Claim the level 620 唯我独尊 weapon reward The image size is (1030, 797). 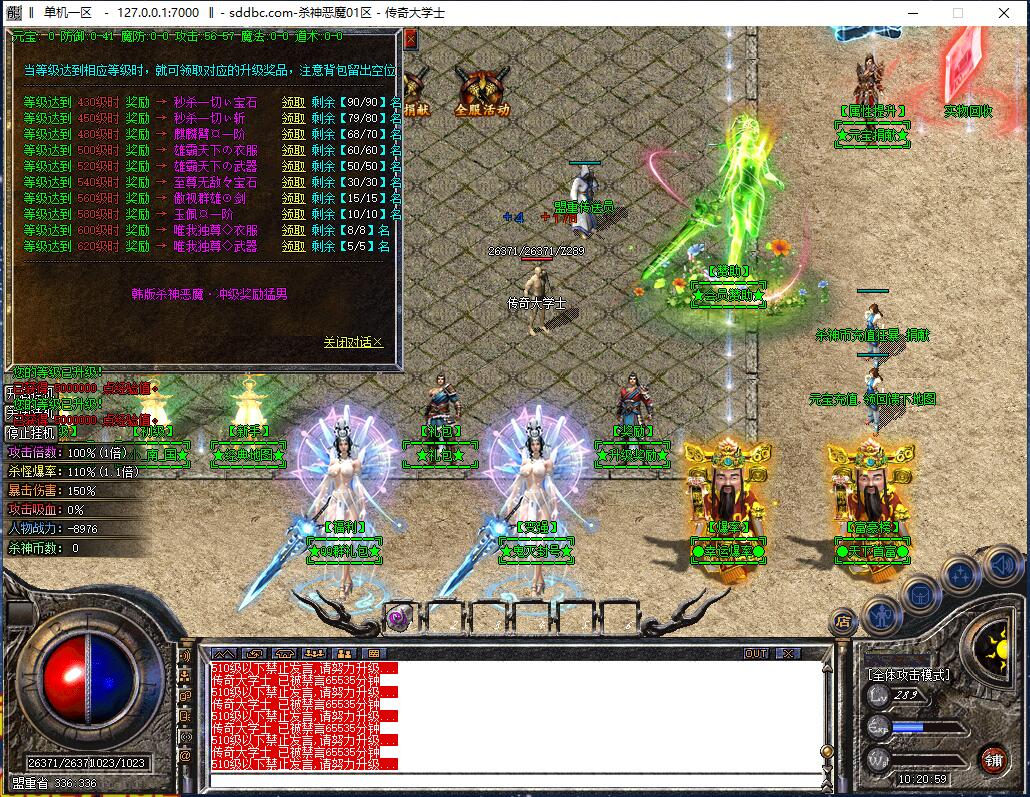coord(293,246)
